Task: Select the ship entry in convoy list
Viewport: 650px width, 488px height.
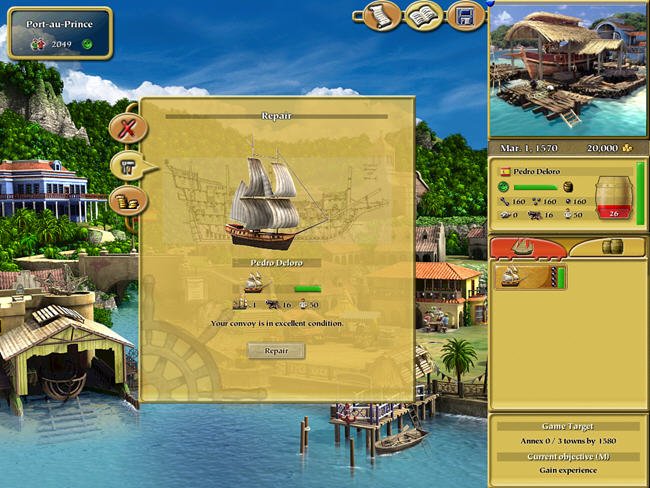Action: pos(530,277)
